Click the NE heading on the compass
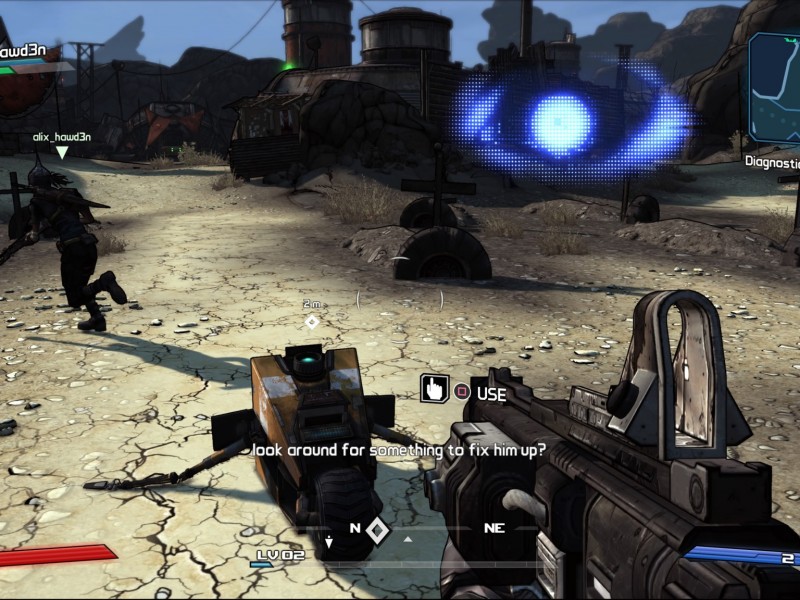The width and height of the screenshot is (800, 600). pos(494,528)
